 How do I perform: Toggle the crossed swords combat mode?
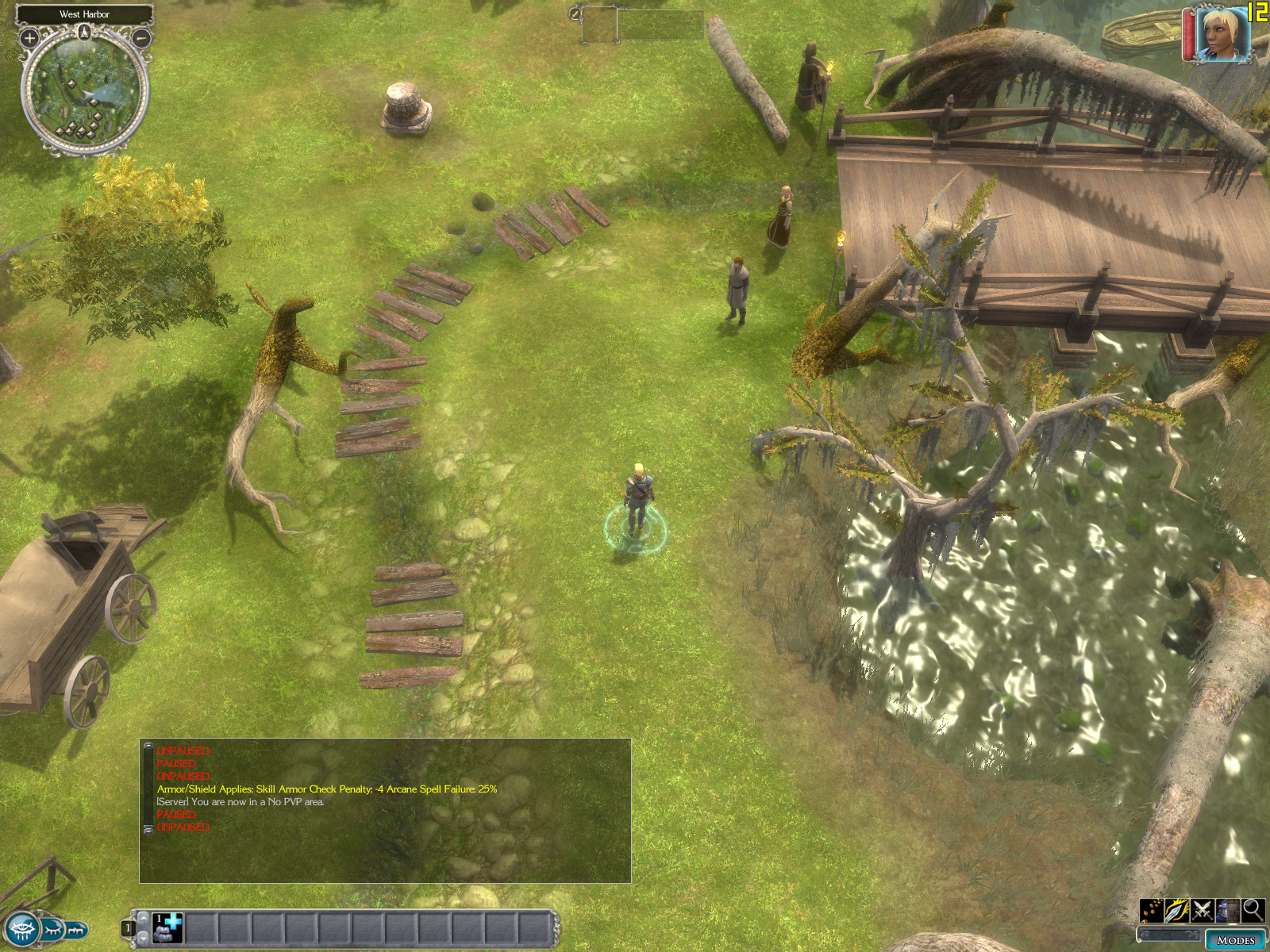coord(1203,910)
